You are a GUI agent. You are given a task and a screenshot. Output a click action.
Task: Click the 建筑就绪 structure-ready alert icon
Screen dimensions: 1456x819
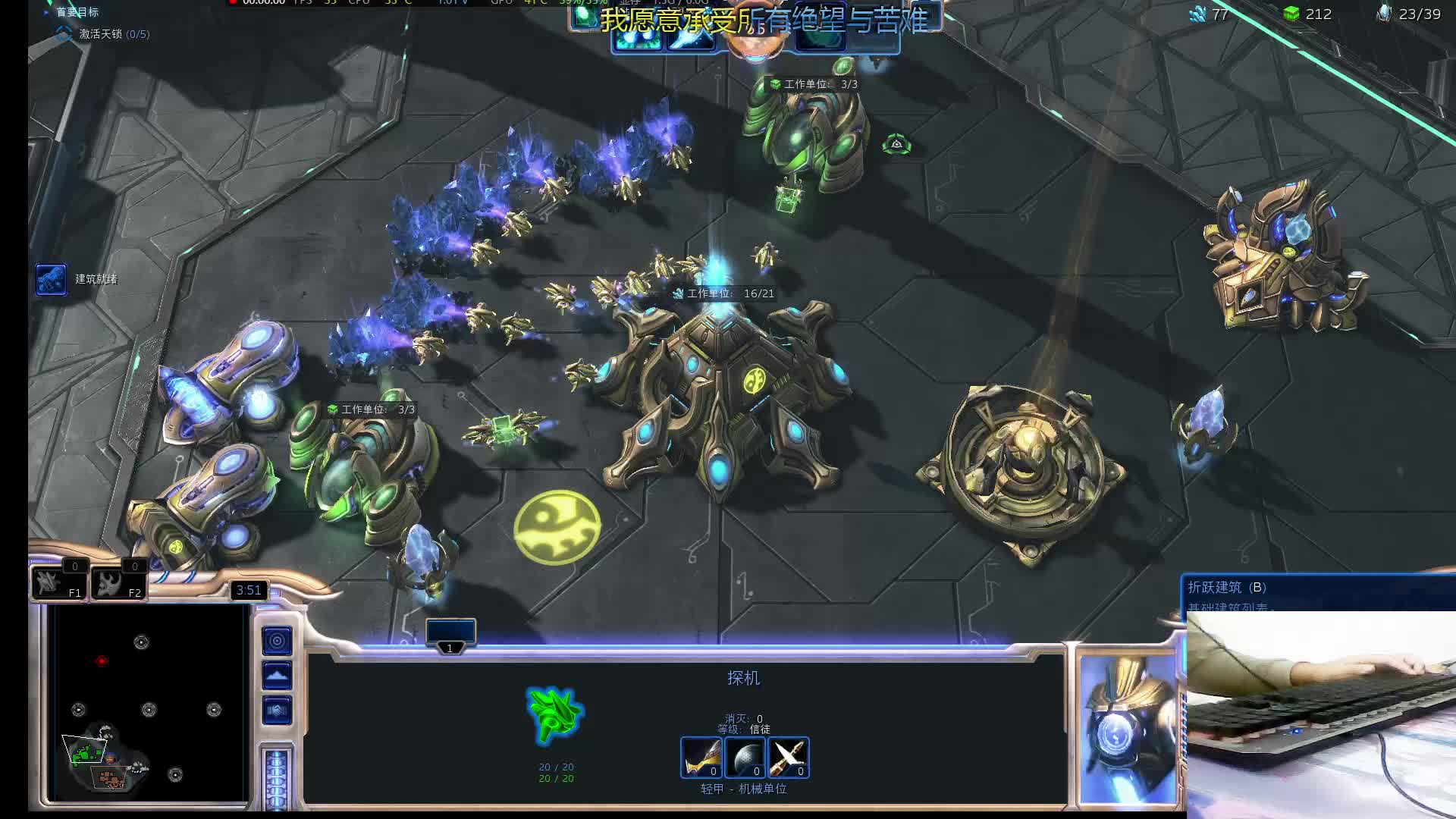click(x=51, y=279)
